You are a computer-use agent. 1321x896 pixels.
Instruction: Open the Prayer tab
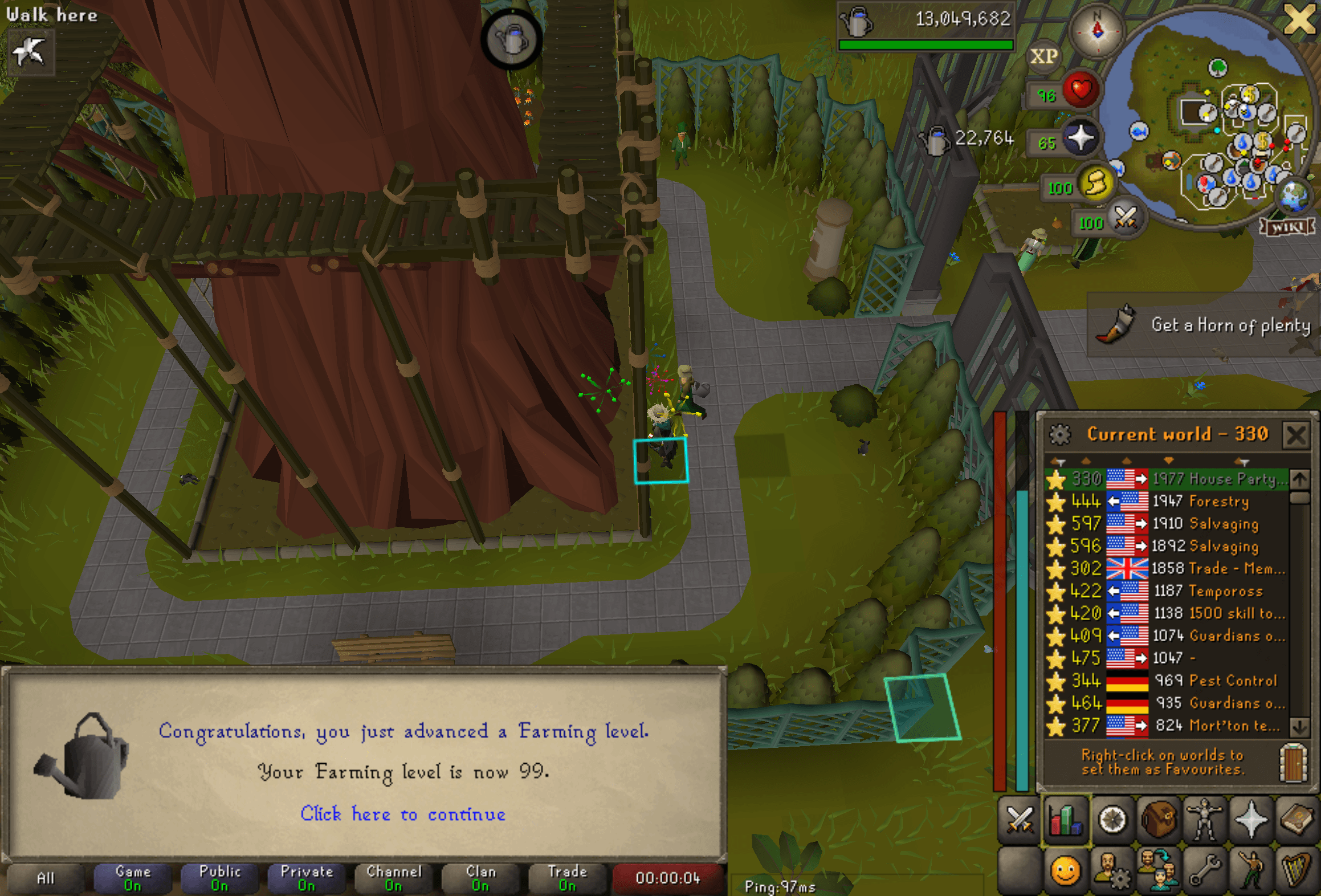(x=1253, y=819)
